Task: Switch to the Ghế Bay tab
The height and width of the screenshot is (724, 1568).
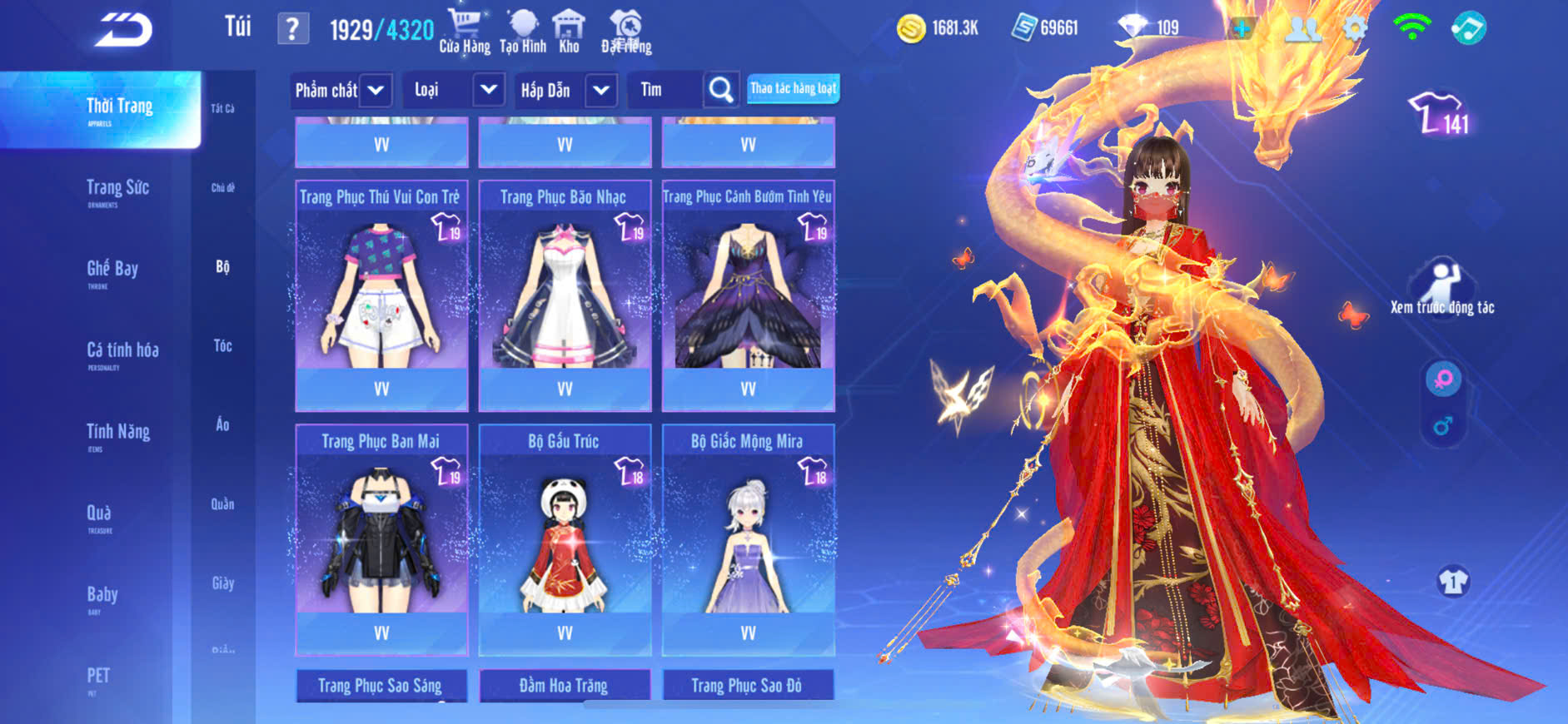Action: [x=112, y=270]
